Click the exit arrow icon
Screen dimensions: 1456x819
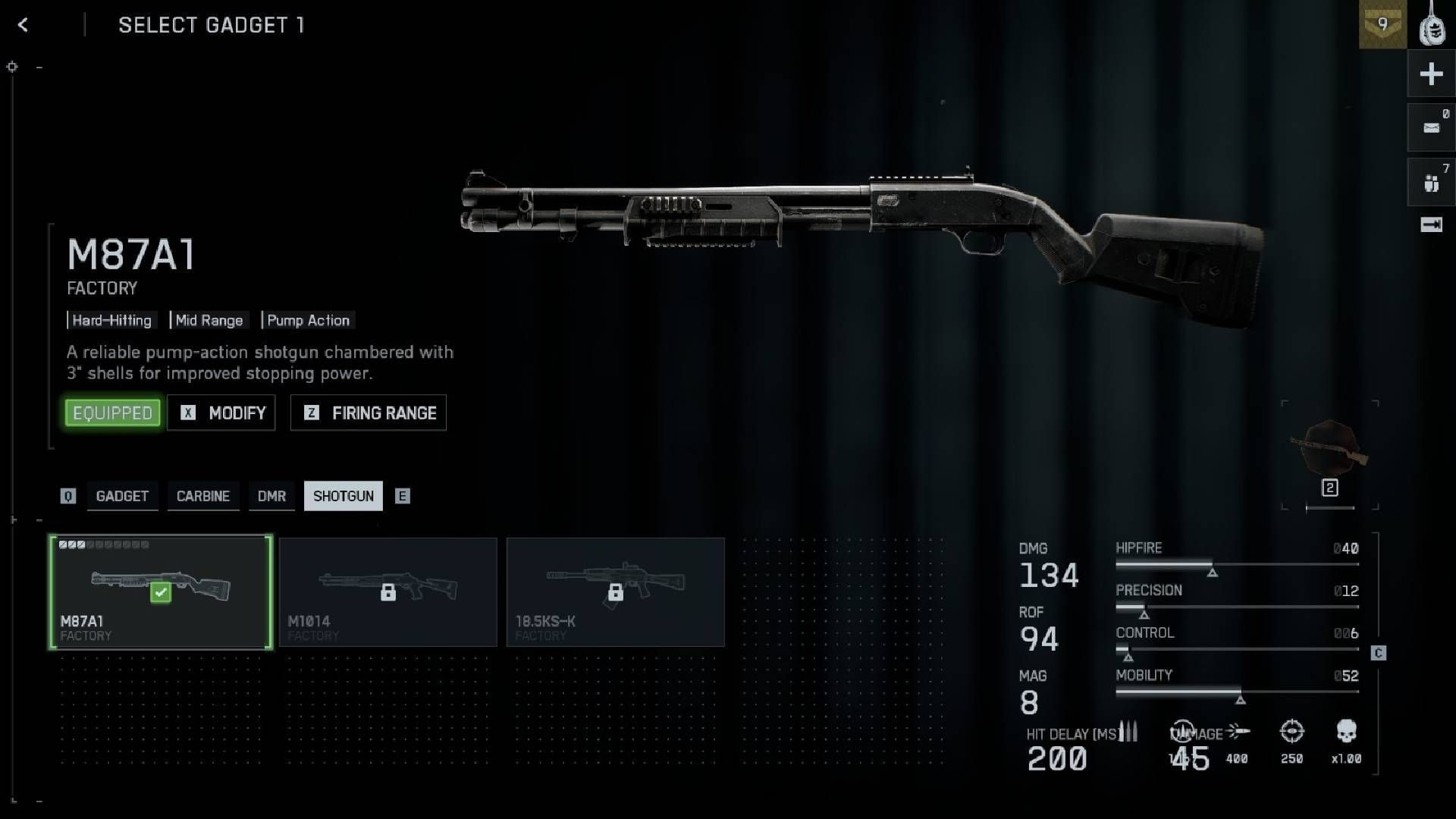(1431, 224)
